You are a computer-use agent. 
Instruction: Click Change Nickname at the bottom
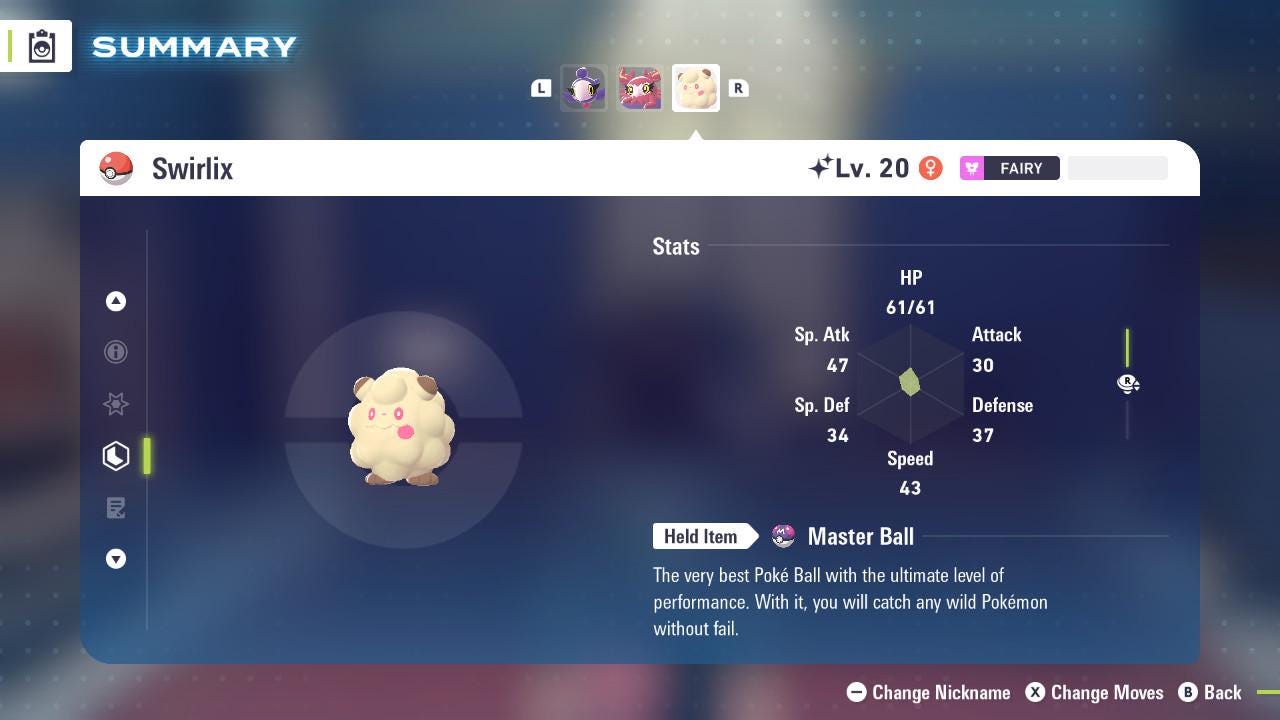point(930,692)
